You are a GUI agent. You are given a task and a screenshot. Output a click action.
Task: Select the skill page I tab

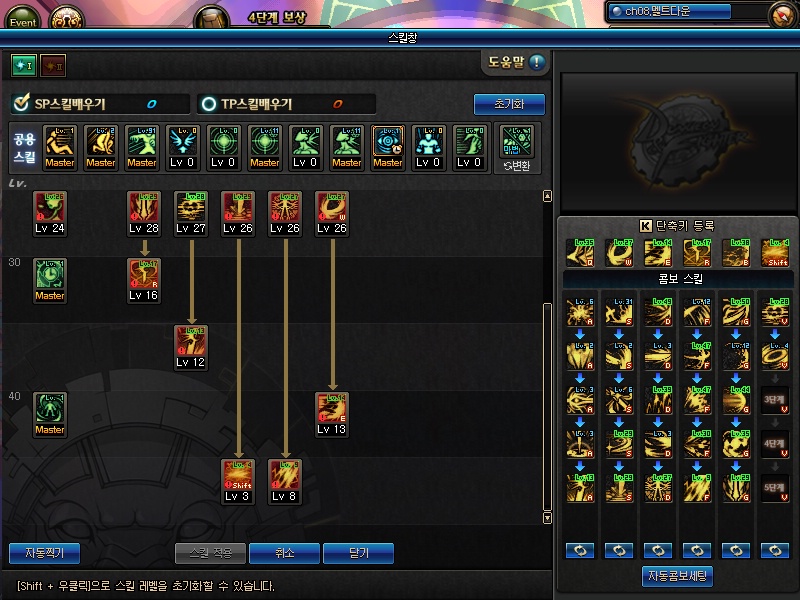[23, 65]
